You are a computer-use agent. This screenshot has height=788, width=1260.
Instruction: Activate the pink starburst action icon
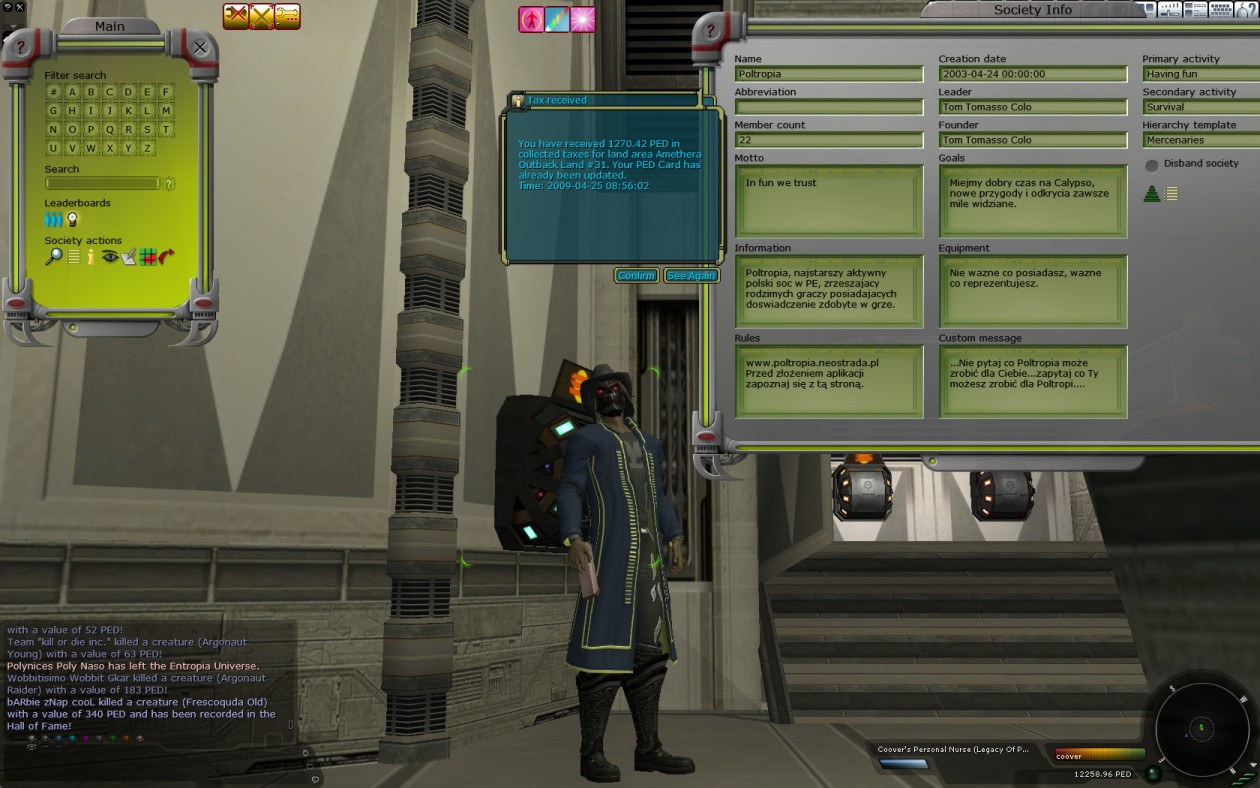point(583,19)
